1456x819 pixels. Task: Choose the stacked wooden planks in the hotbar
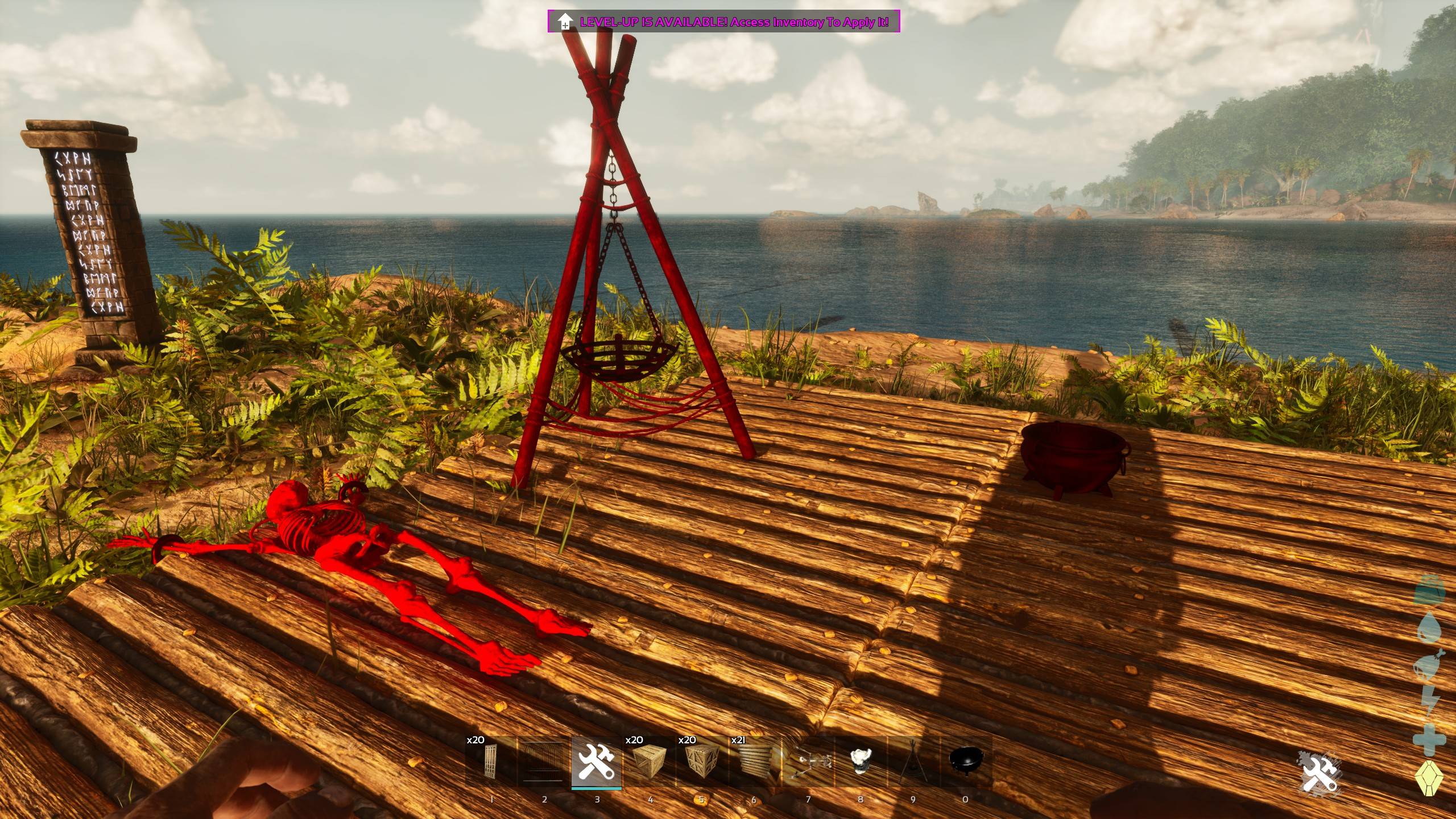pyautogui.click(x=754, y=761)
